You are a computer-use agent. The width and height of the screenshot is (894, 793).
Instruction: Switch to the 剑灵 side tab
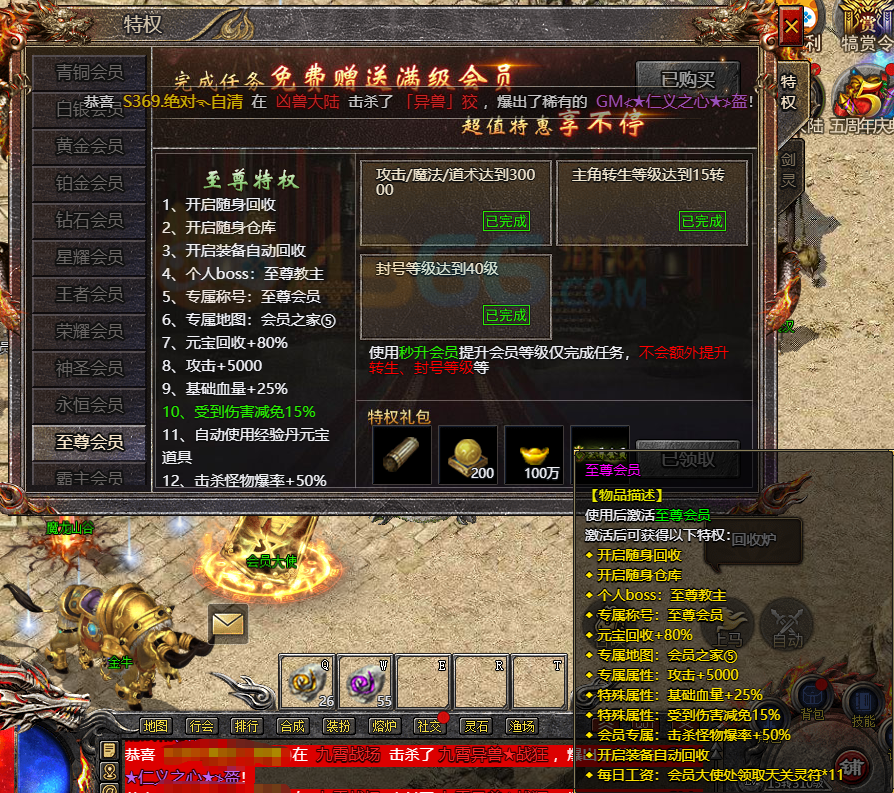(789, 170)
